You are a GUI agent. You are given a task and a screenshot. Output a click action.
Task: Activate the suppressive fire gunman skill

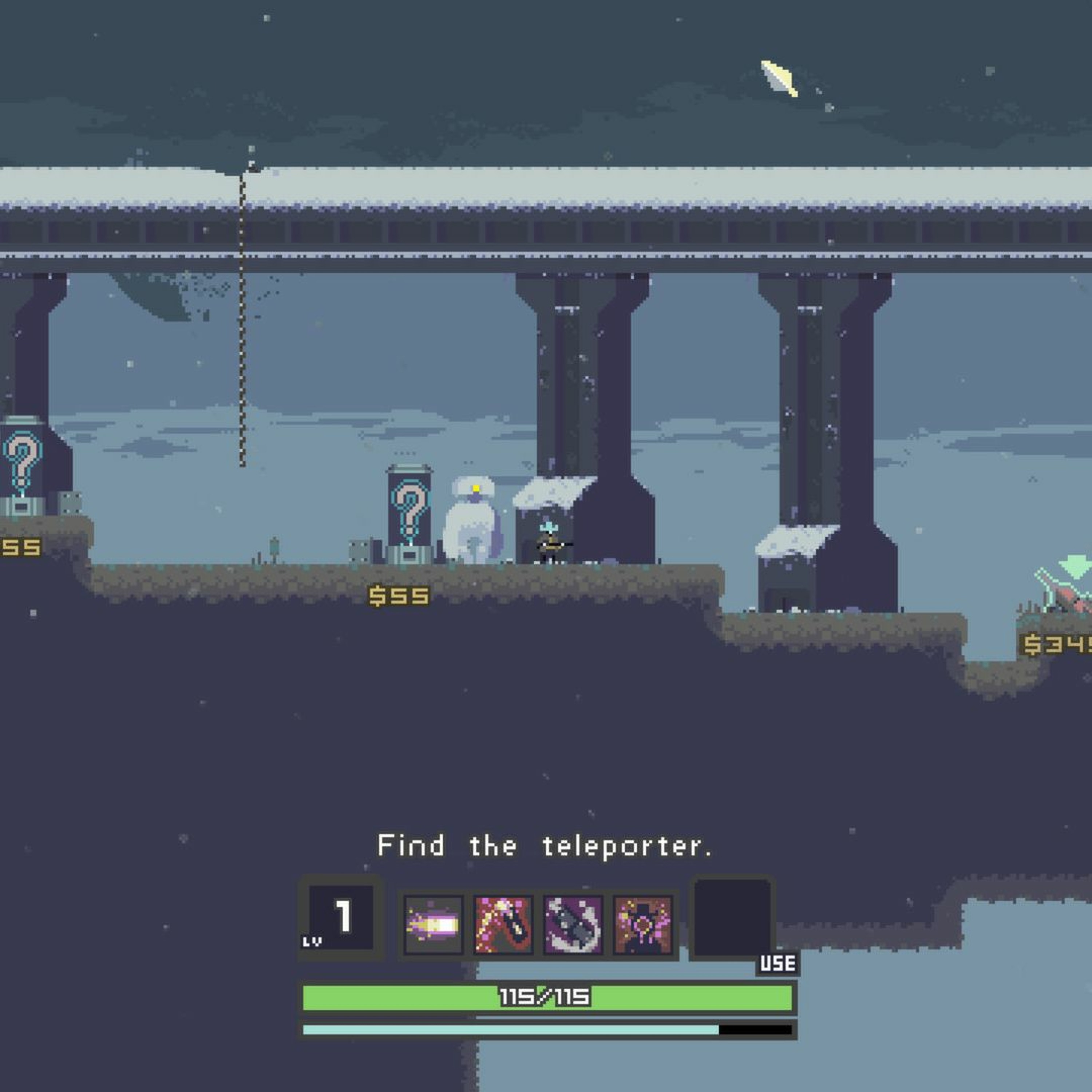643,925
